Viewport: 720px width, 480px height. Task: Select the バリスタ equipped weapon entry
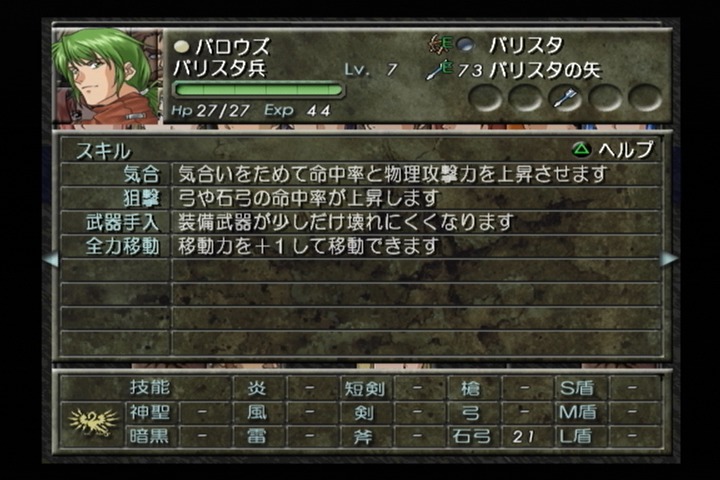524,45
